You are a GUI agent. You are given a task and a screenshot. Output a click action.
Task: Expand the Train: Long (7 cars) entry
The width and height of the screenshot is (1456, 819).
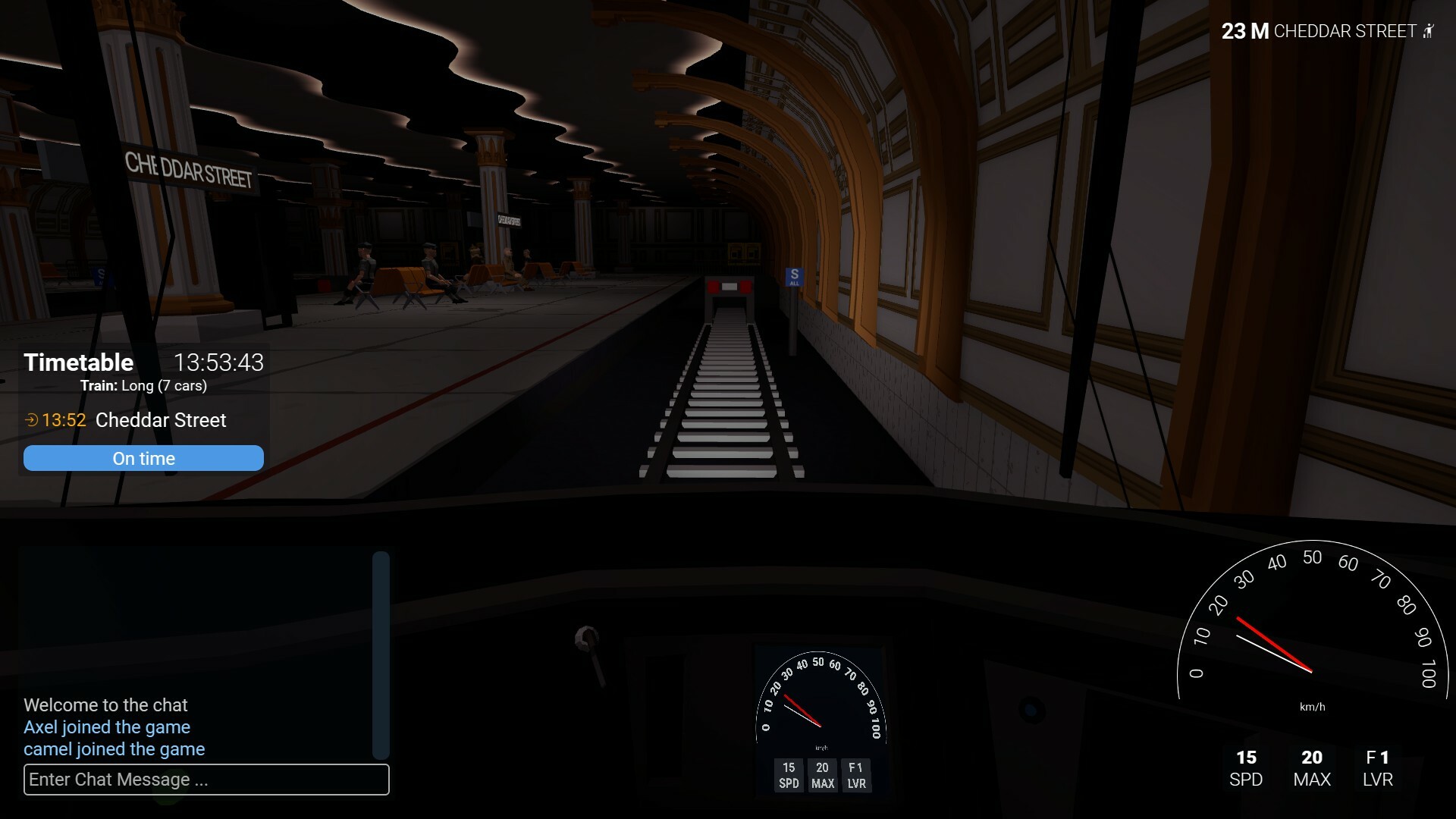coord(144,385)
